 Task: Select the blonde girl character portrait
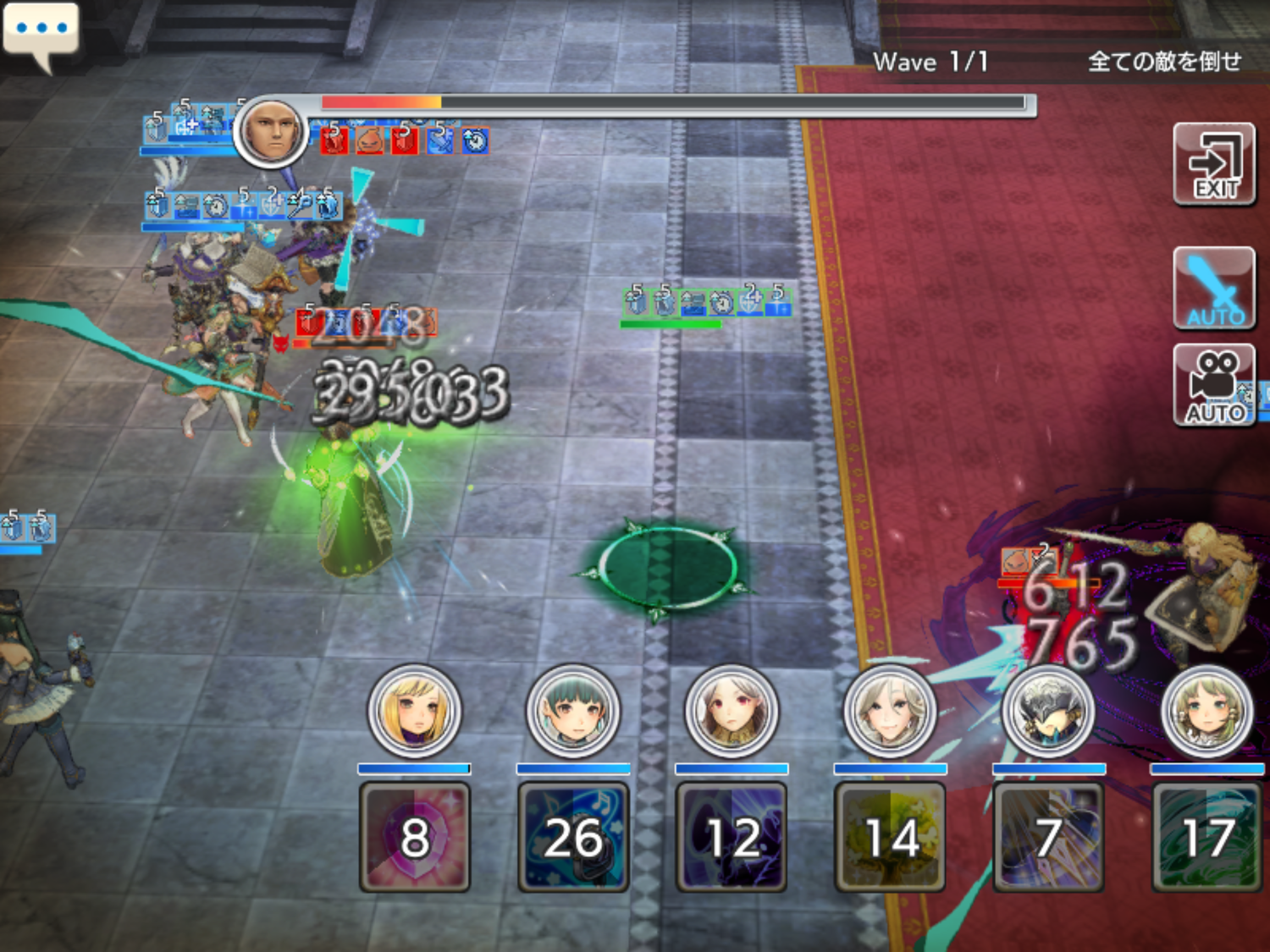coord(415,711)
